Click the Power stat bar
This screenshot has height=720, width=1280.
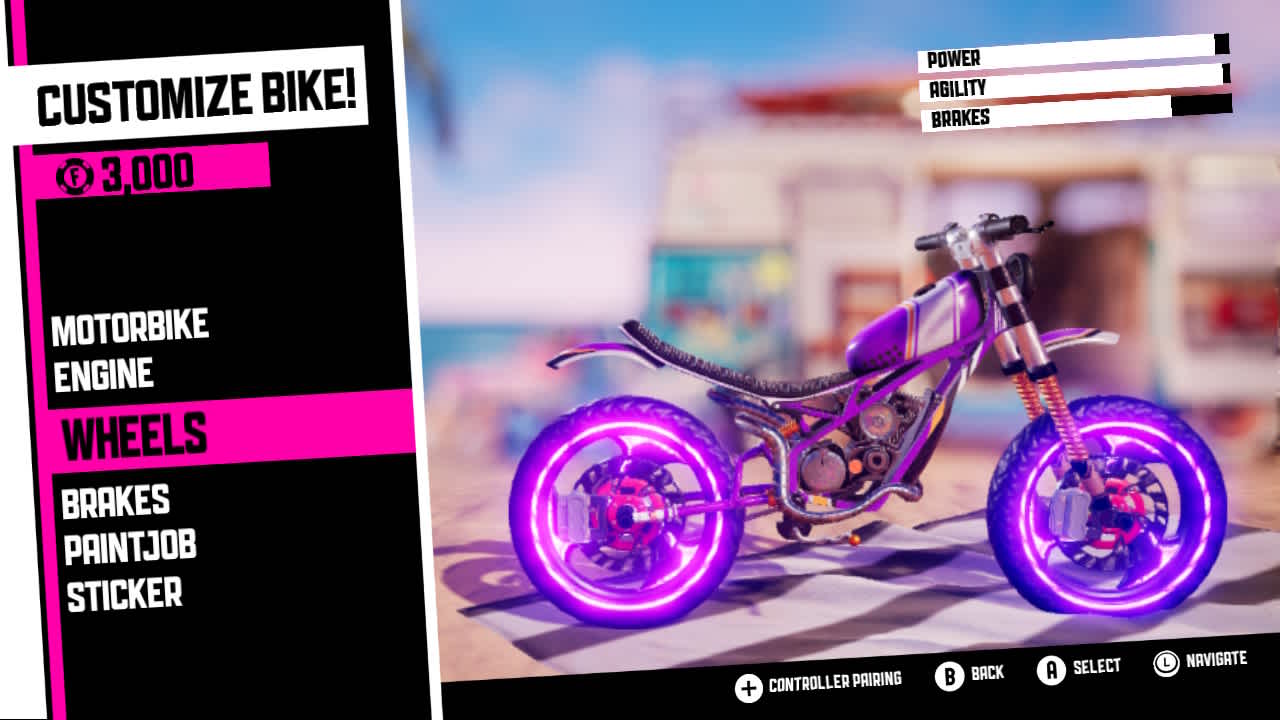click(1070, 58)
